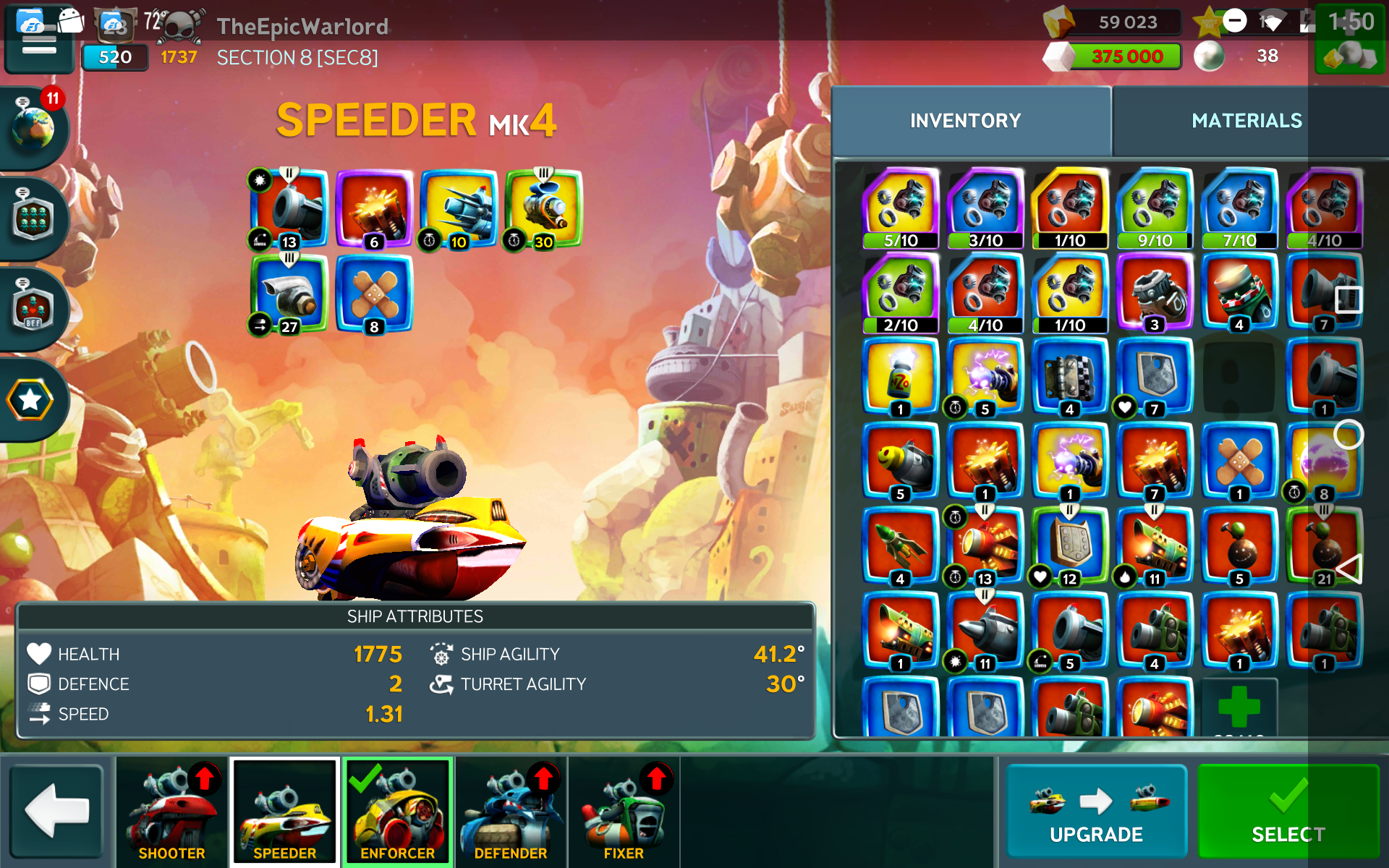Open the Inventory tab
The height and width of the screenshot is (868, 1389).
(x=965, y=121)
